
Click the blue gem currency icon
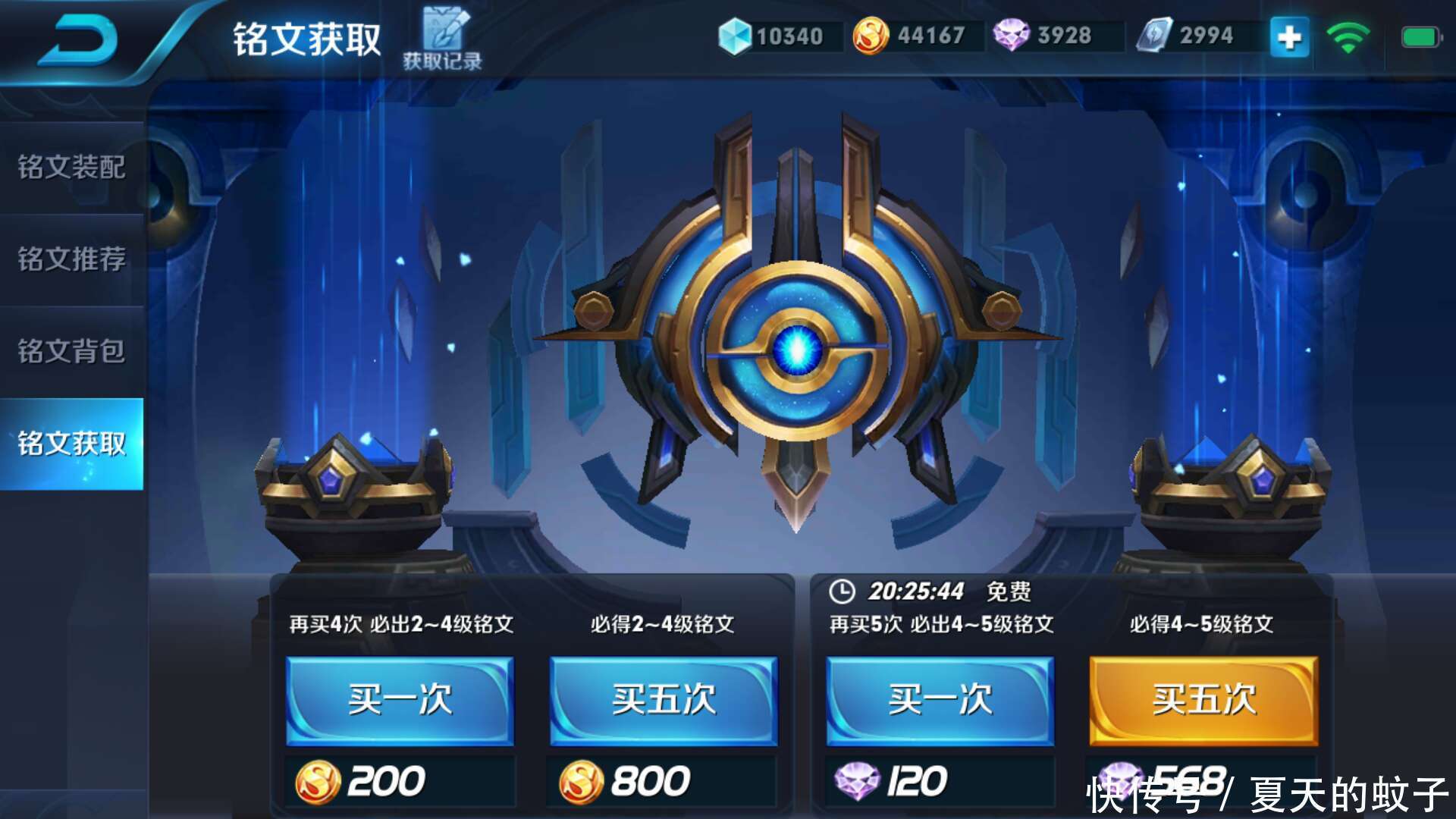[734, 34]
